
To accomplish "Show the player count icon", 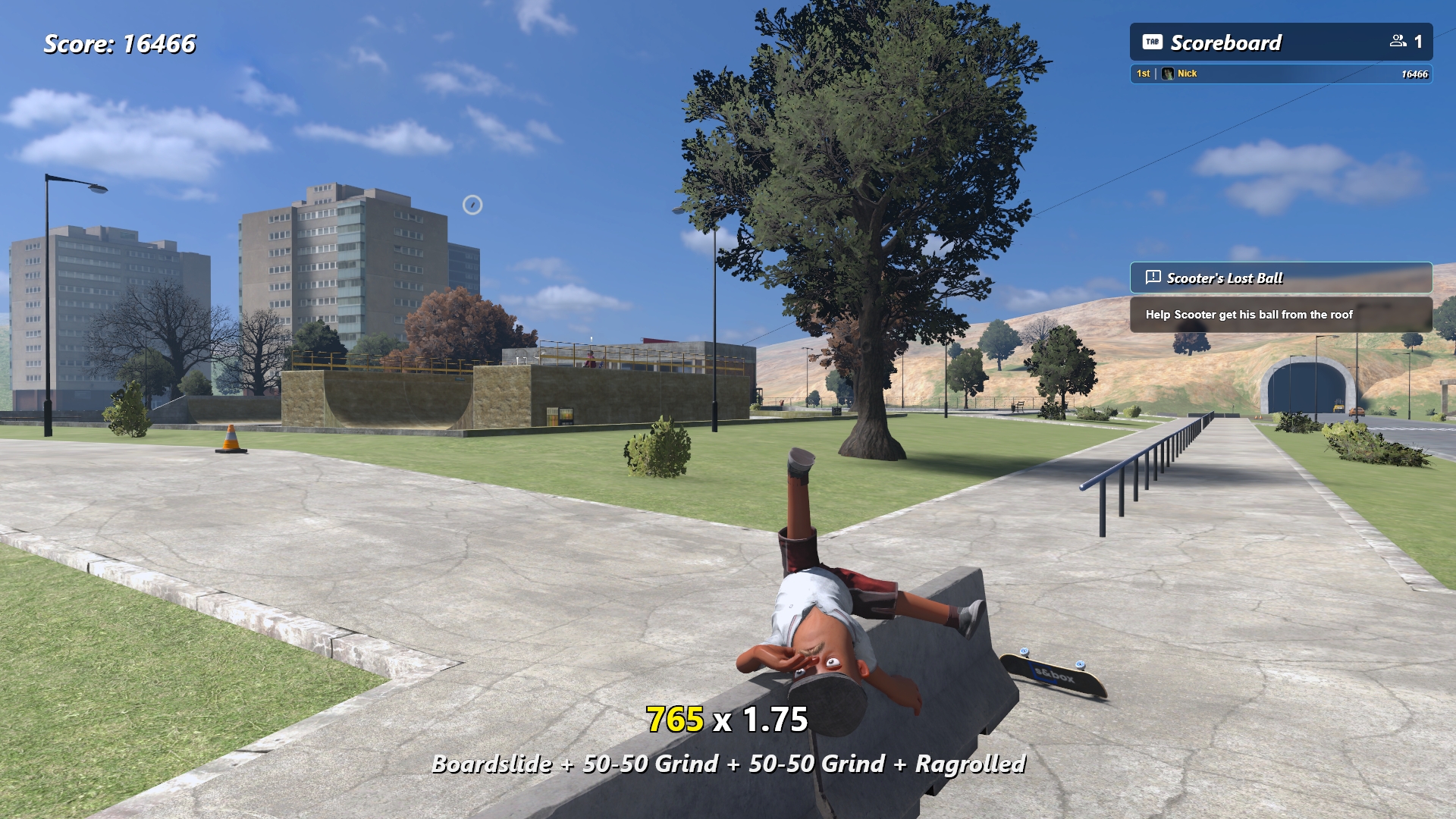I will 1398,42.
